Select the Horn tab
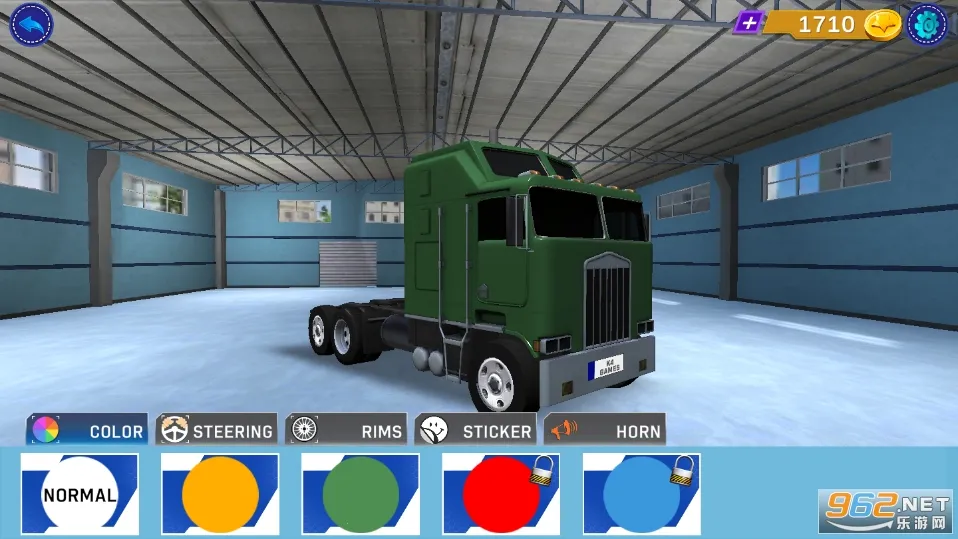 point(605,430)
